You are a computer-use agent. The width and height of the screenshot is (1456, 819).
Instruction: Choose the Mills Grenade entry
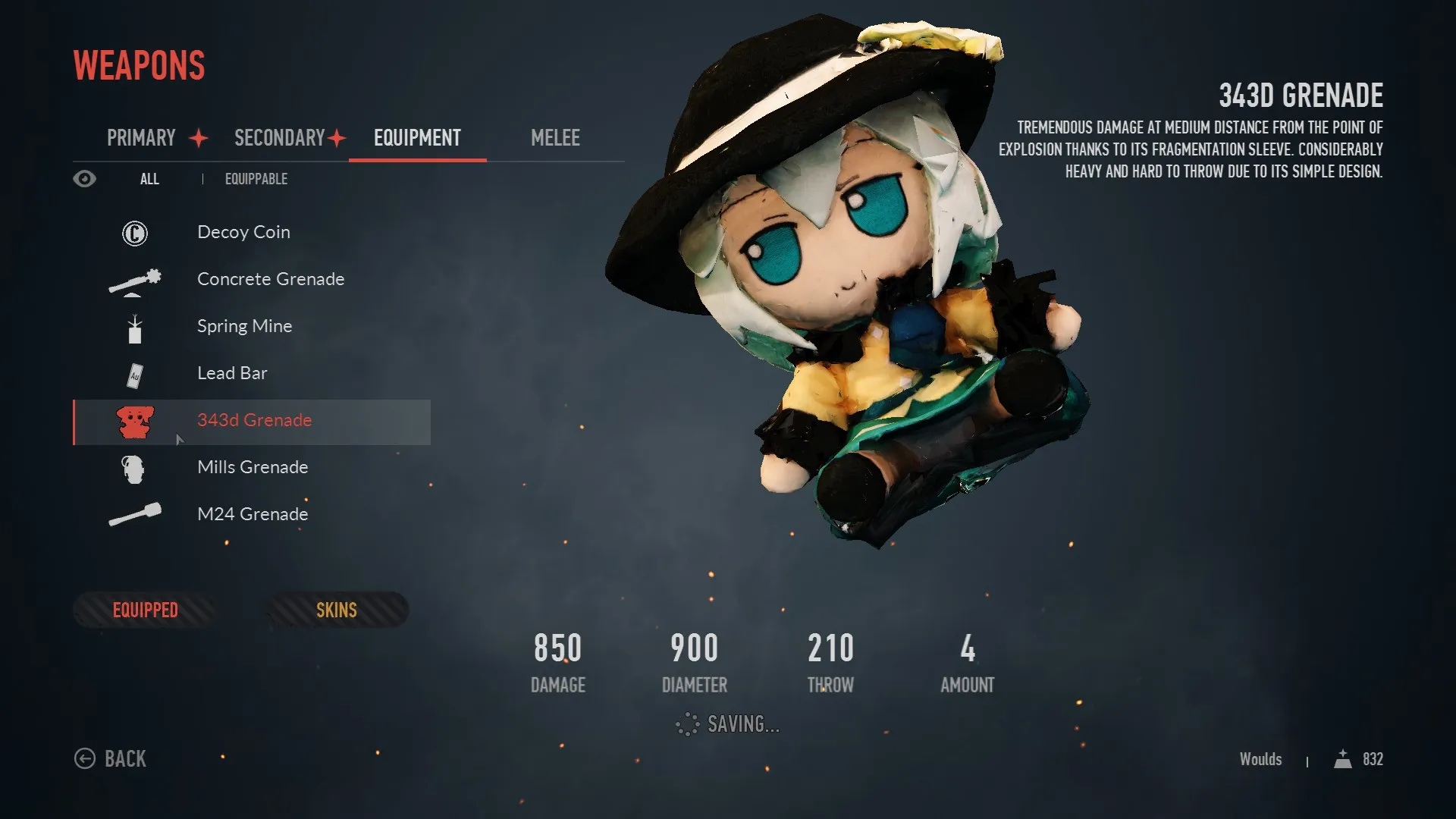point(253,467)
